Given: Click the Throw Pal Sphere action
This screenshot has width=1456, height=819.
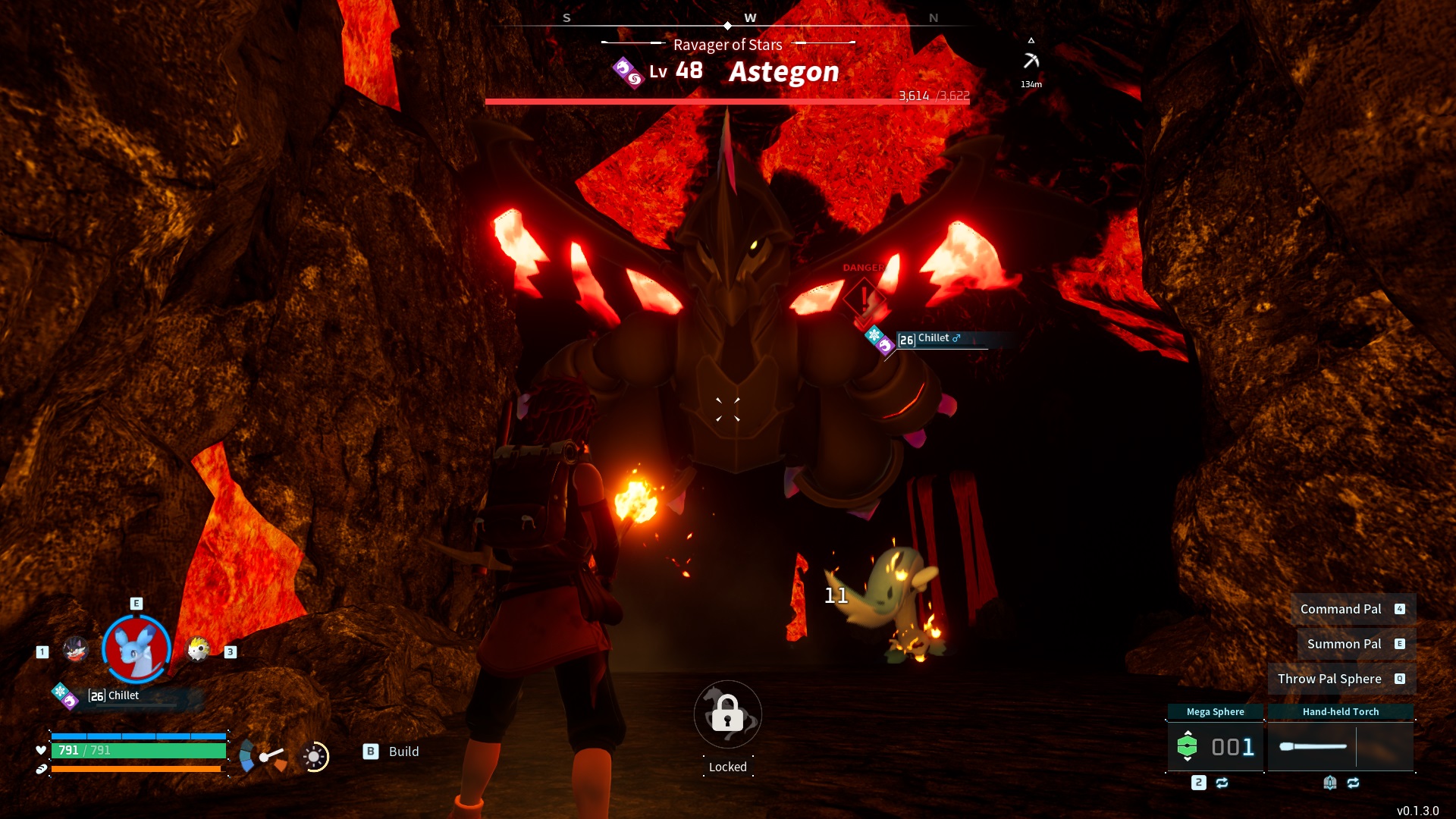Looking at the screenshot, I should point(1329,679).
